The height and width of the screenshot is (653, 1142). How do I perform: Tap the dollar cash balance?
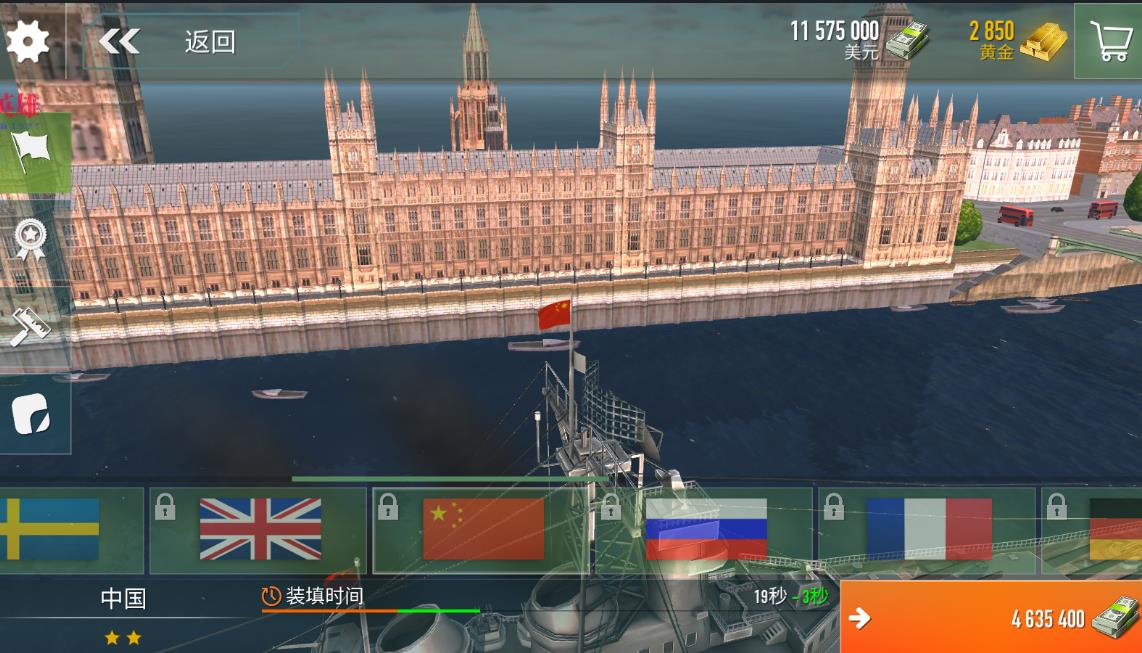[x=858, y=41]
